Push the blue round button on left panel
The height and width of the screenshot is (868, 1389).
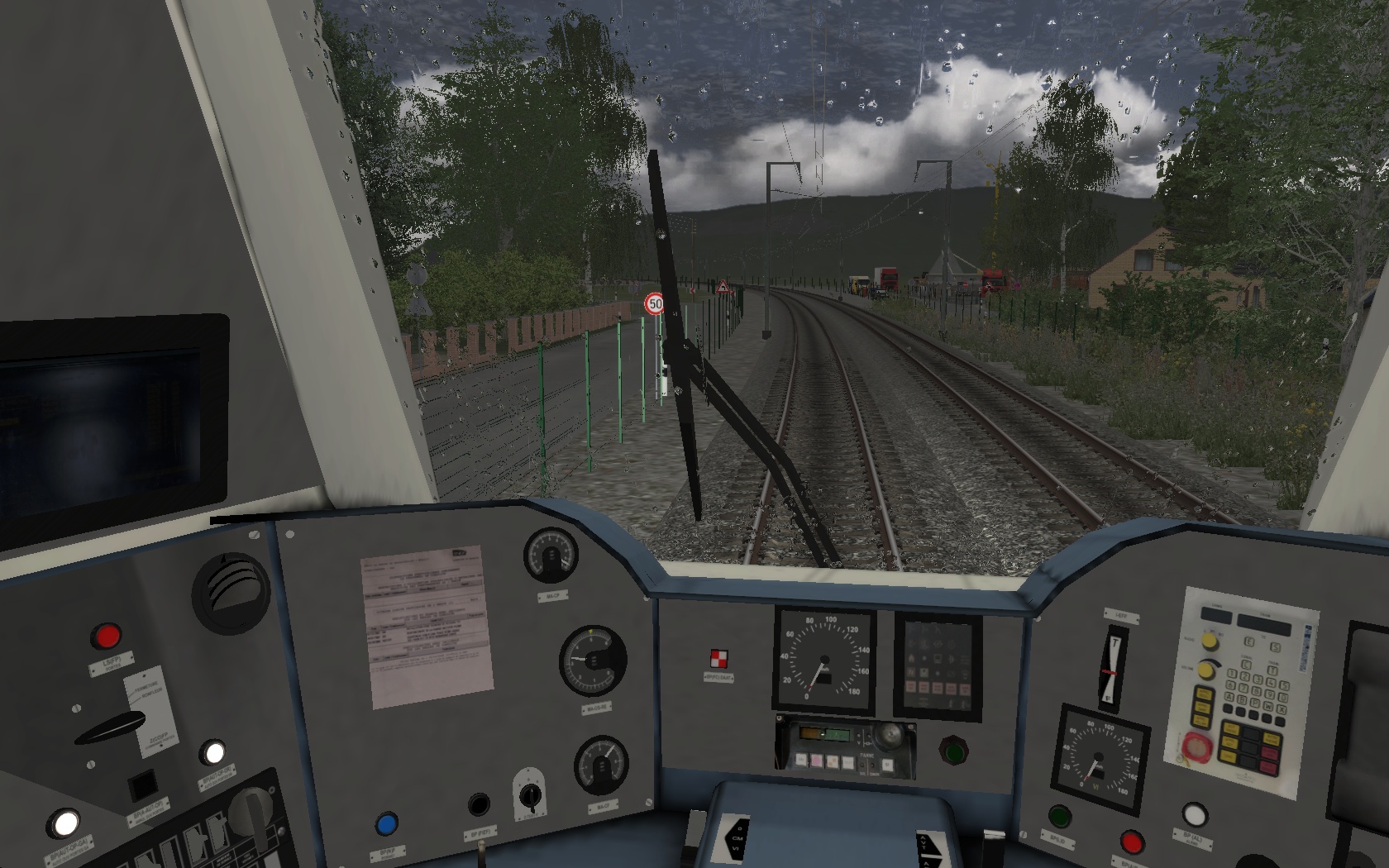[386, 824]
